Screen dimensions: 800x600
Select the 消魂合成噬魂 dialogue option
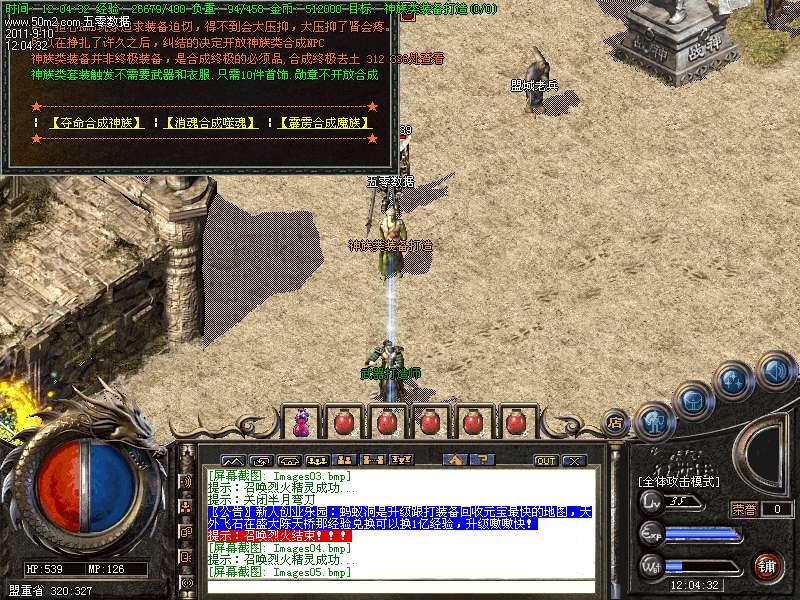[210, 123]
